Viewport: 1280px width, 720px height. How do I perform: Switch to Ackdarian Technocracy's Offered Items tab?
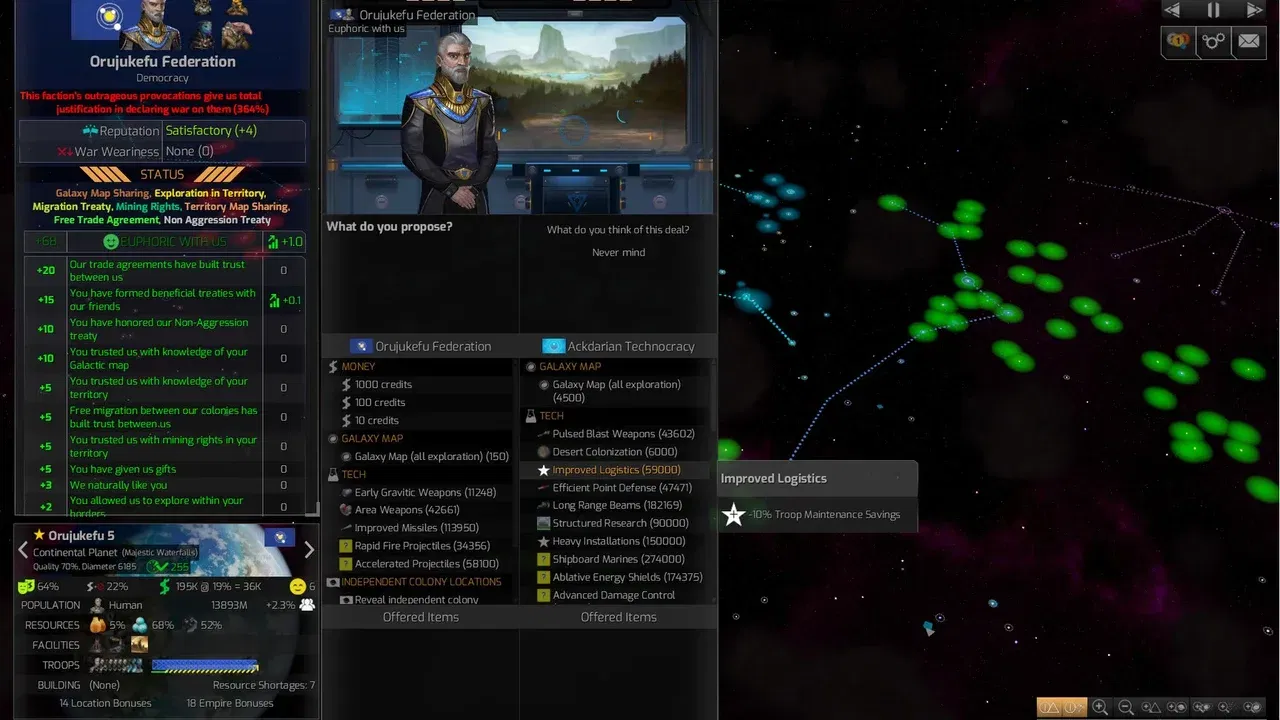pyautogui.click(x=619, y=617)
